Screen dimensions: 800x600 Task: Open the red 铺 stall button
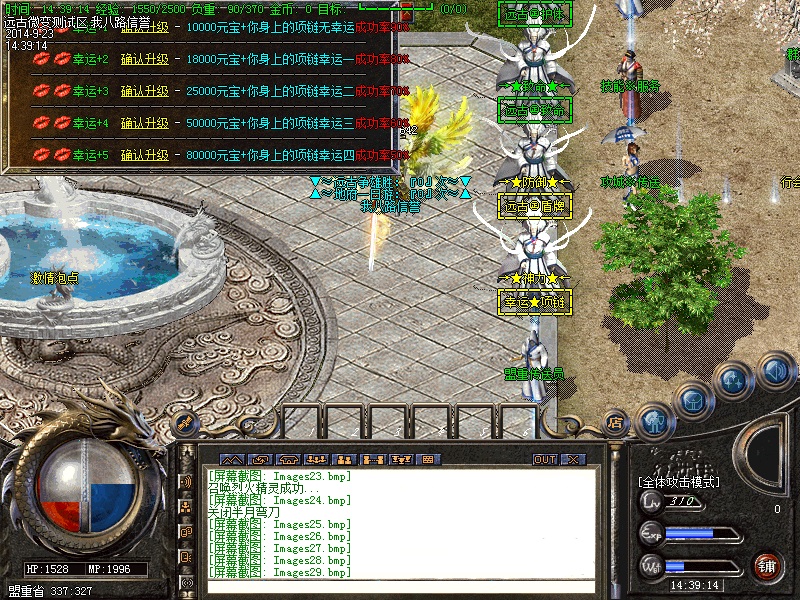(767, 566)
